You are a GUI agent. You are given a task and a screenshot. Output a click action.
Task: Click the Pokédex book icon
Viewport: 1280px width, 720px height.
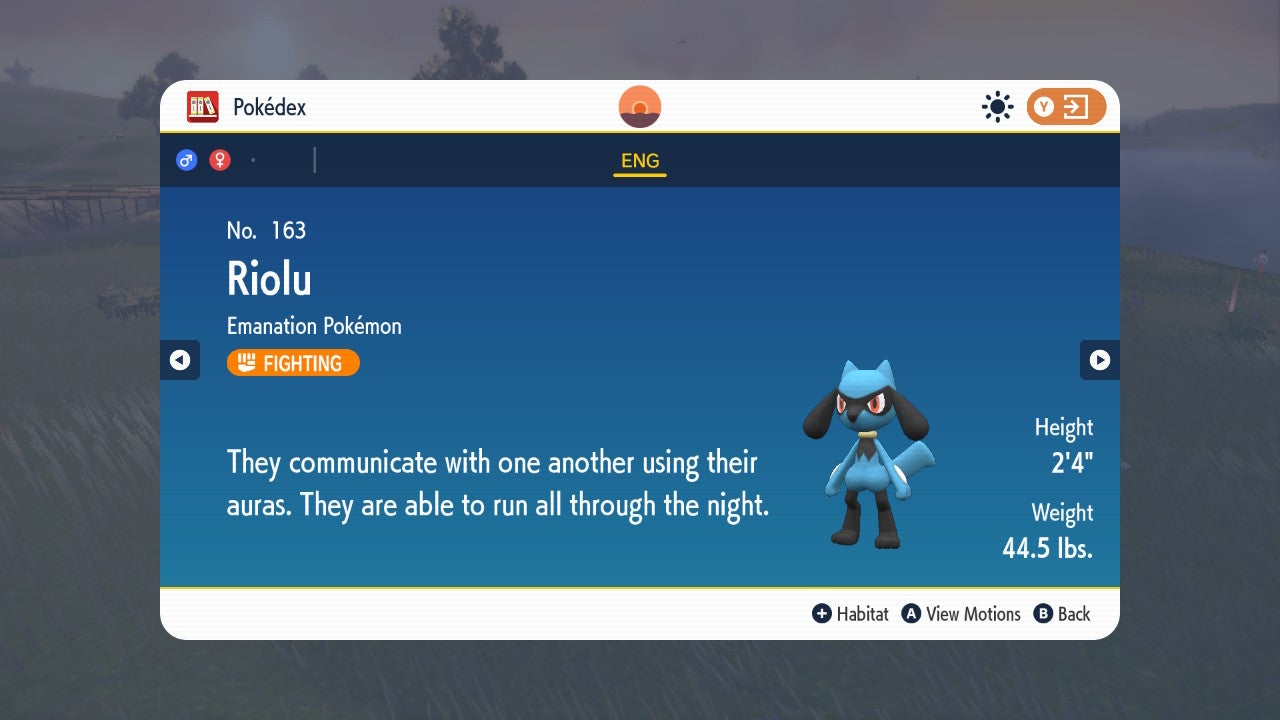[203, 106]
